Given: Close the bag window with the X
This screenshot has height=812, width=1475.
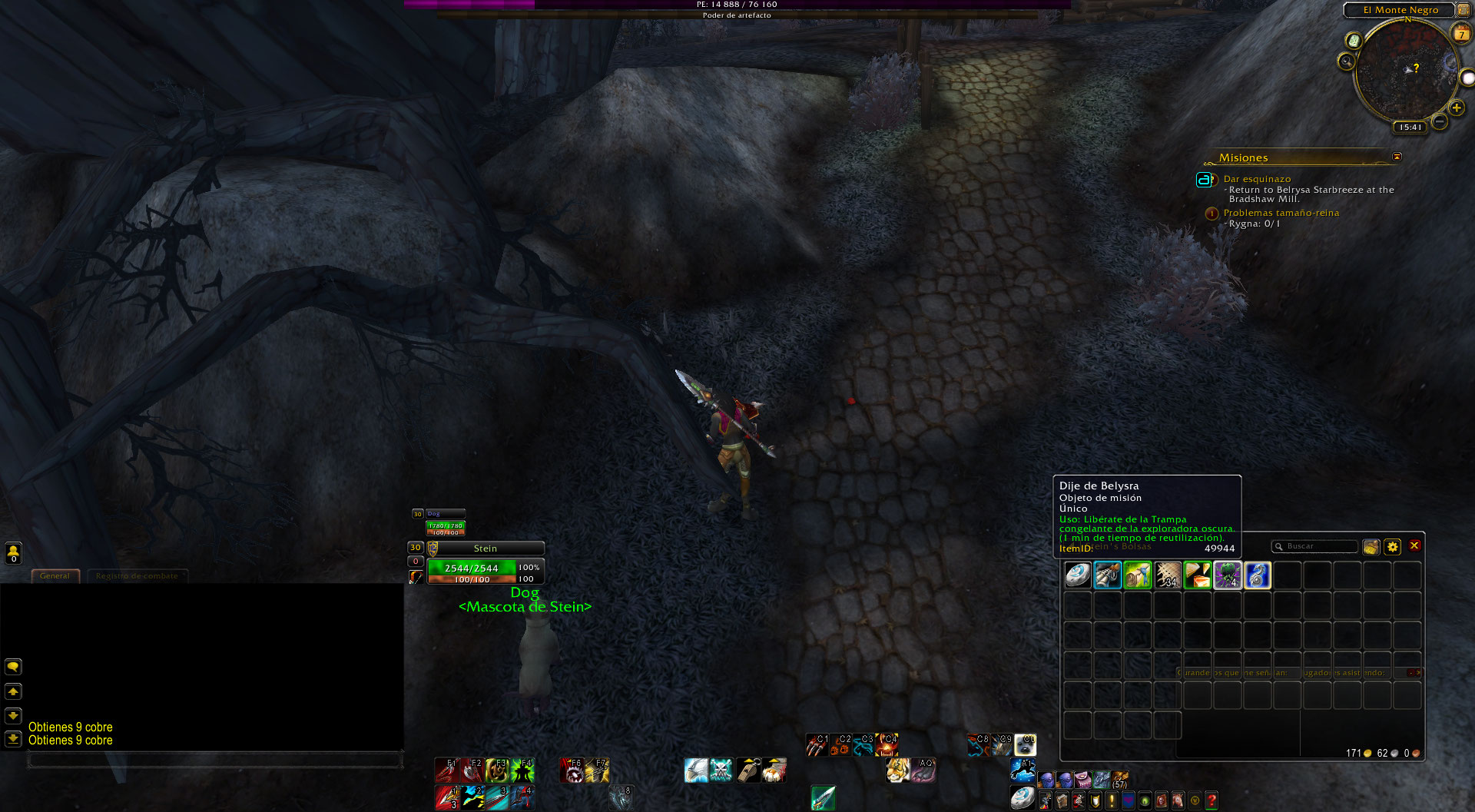Looking at the screenshot, I should coord(1414,546).
